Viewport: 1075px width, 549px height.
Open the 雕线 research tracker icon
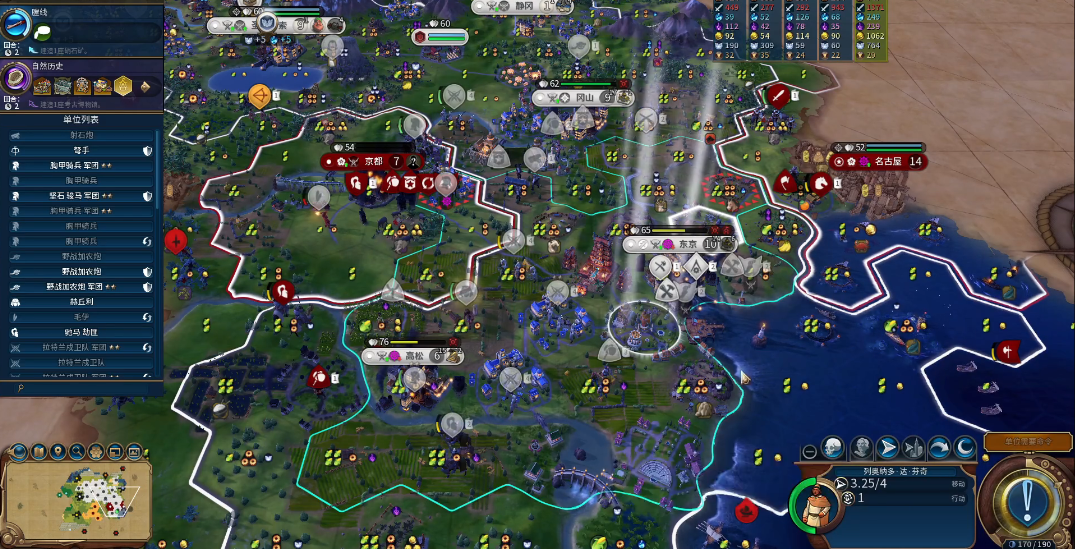14,24
